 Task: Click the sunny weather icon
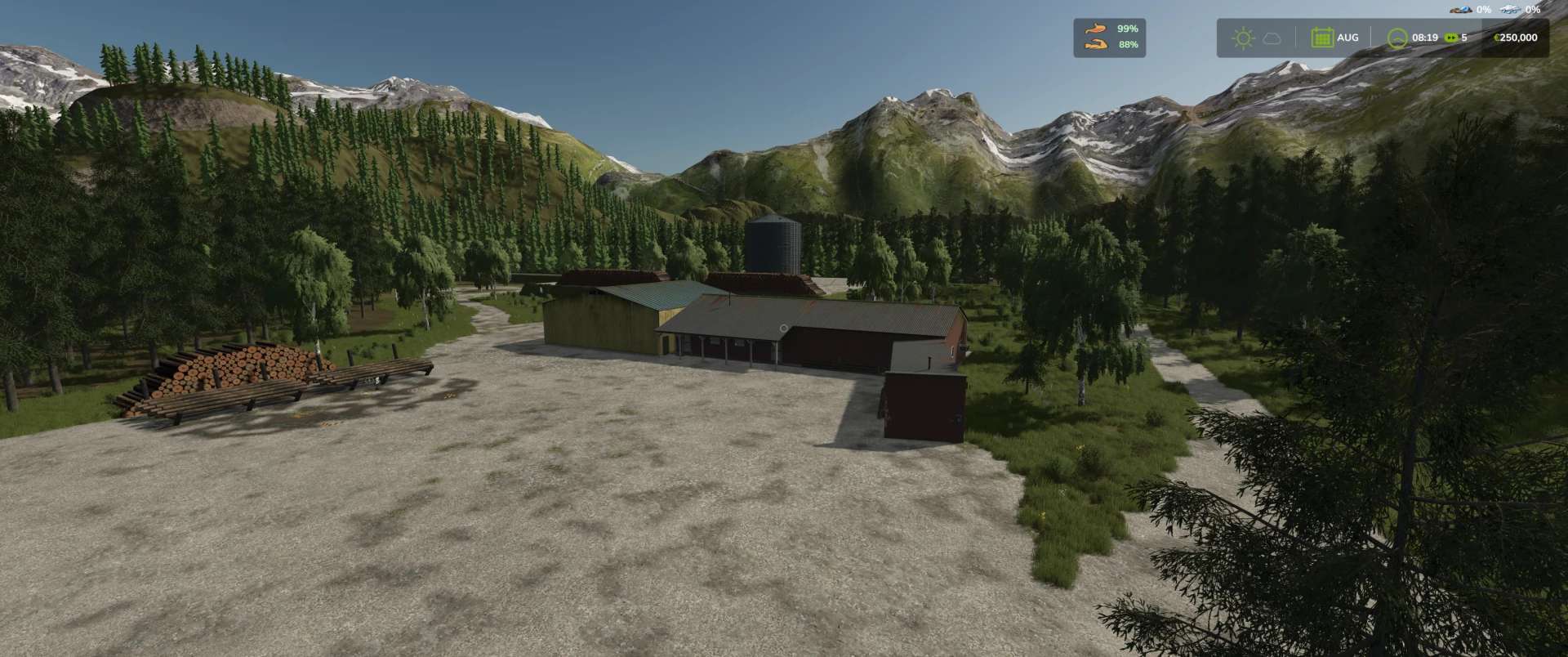click(1243, 38)
